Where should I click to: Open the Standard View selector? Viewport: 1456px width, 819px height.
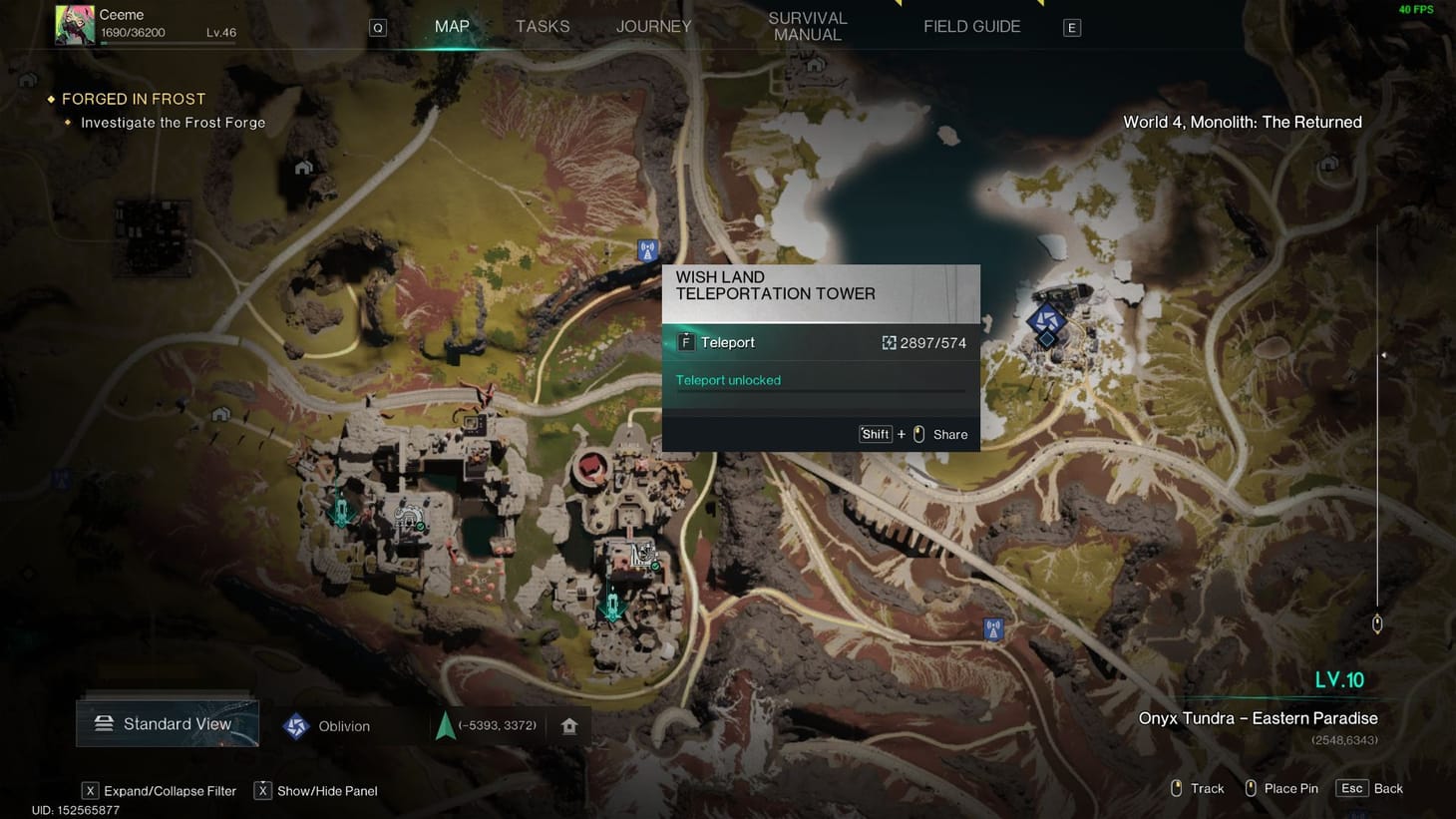pos(167,723)
